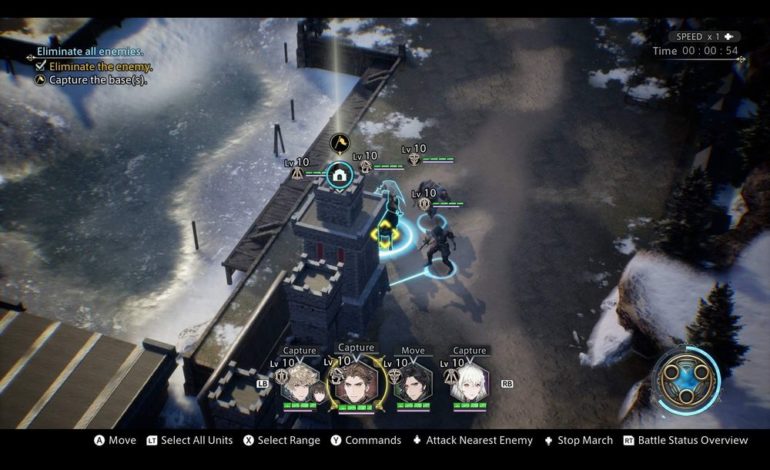This screenshot has width=770, height=470.
Task: Select the highlighted brown-haired unit portrait
Action: pos(355,381)
